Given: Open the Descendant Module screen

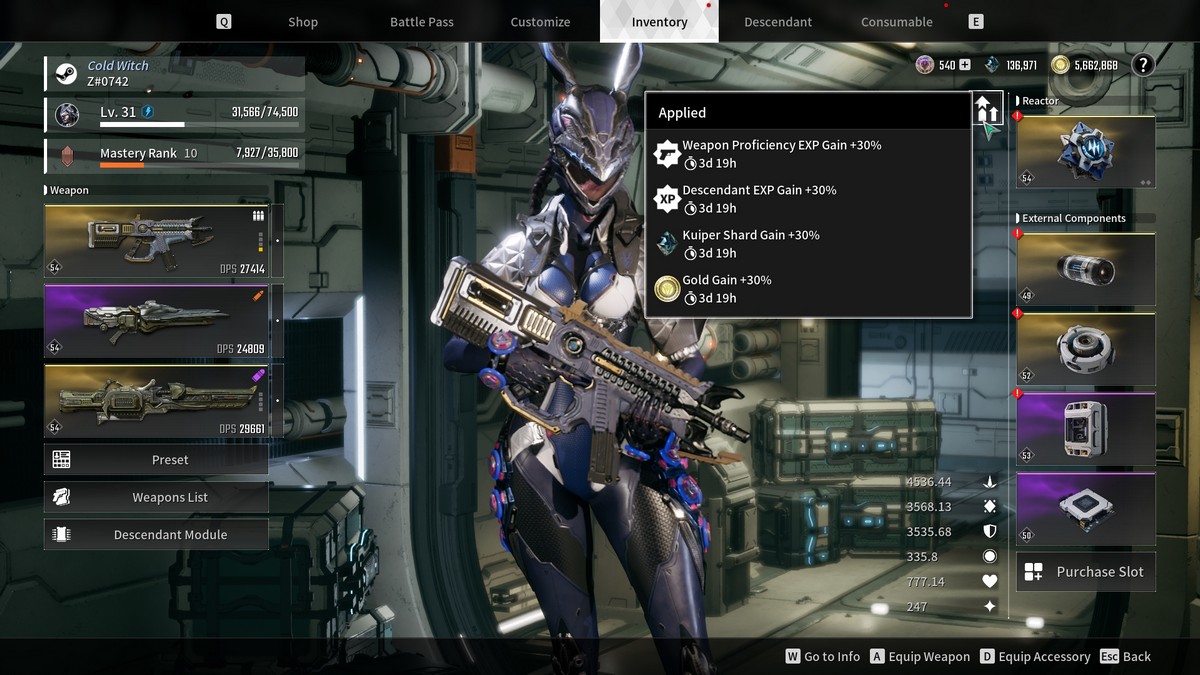Looking at the screenshot, I should [157, 535].
